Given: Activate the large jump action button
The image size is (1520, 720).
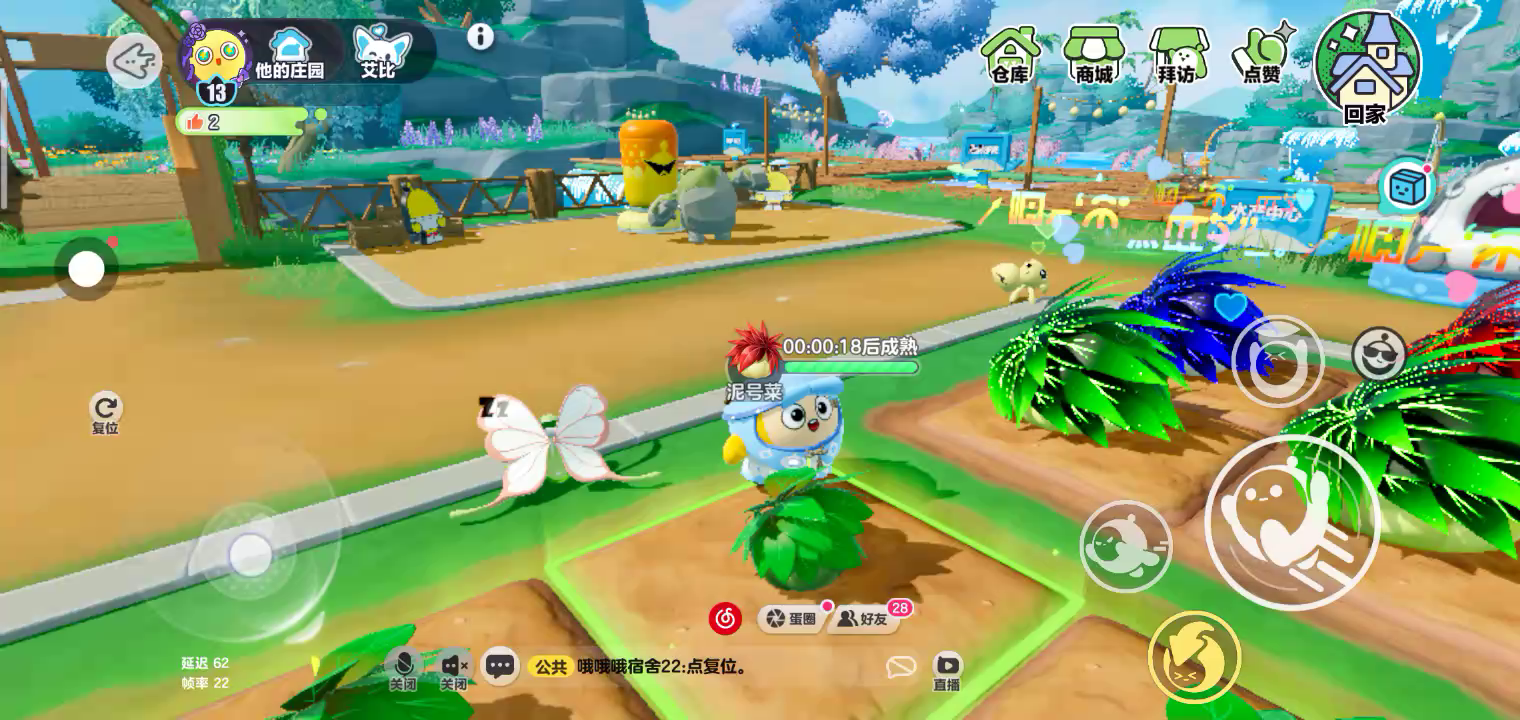Looking at the screenshot, I should (1291, 522).
